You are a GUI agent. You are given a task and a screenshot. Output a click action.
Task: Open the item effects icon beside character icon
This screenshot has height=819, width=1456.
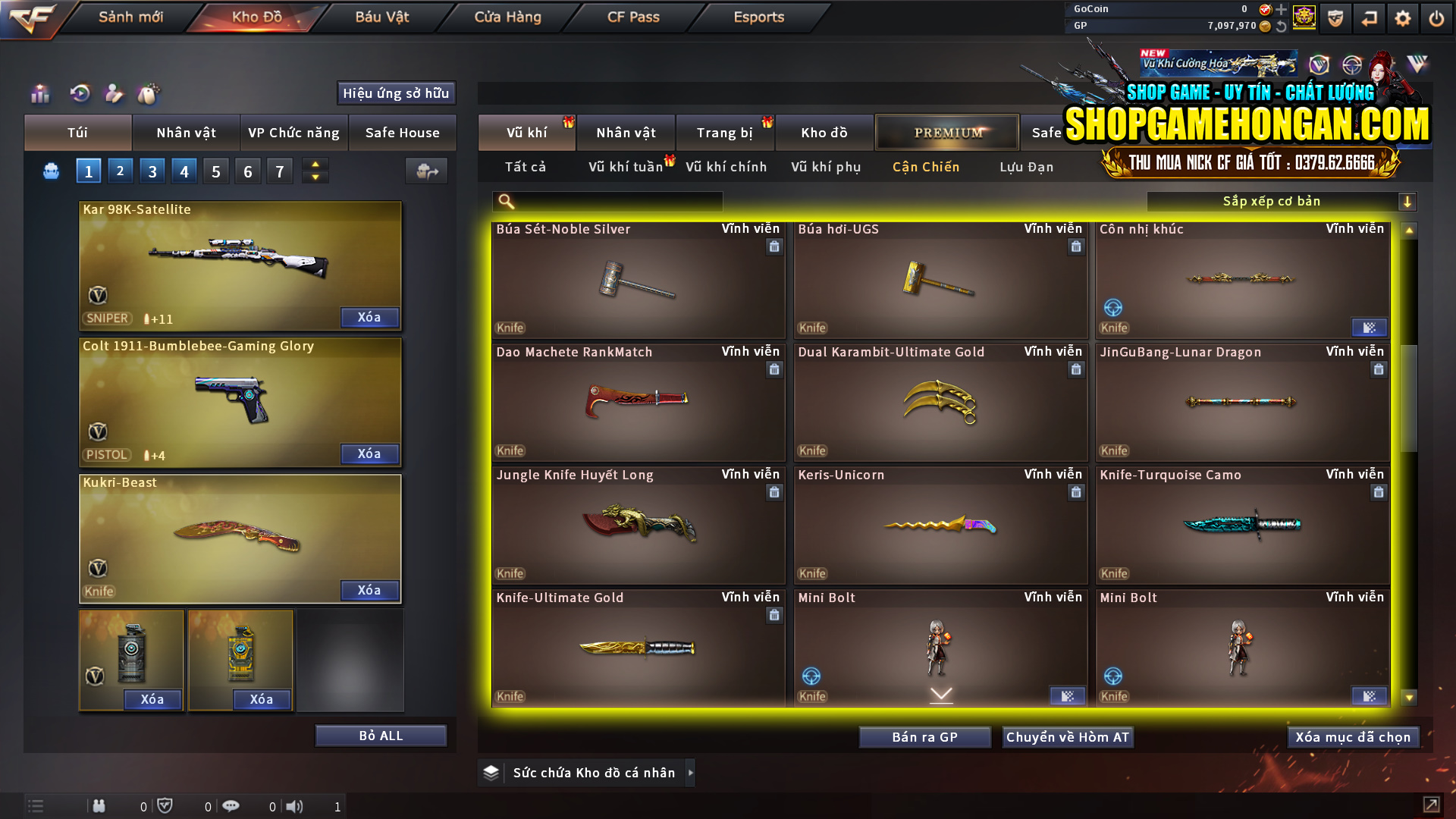coord(149,94)
